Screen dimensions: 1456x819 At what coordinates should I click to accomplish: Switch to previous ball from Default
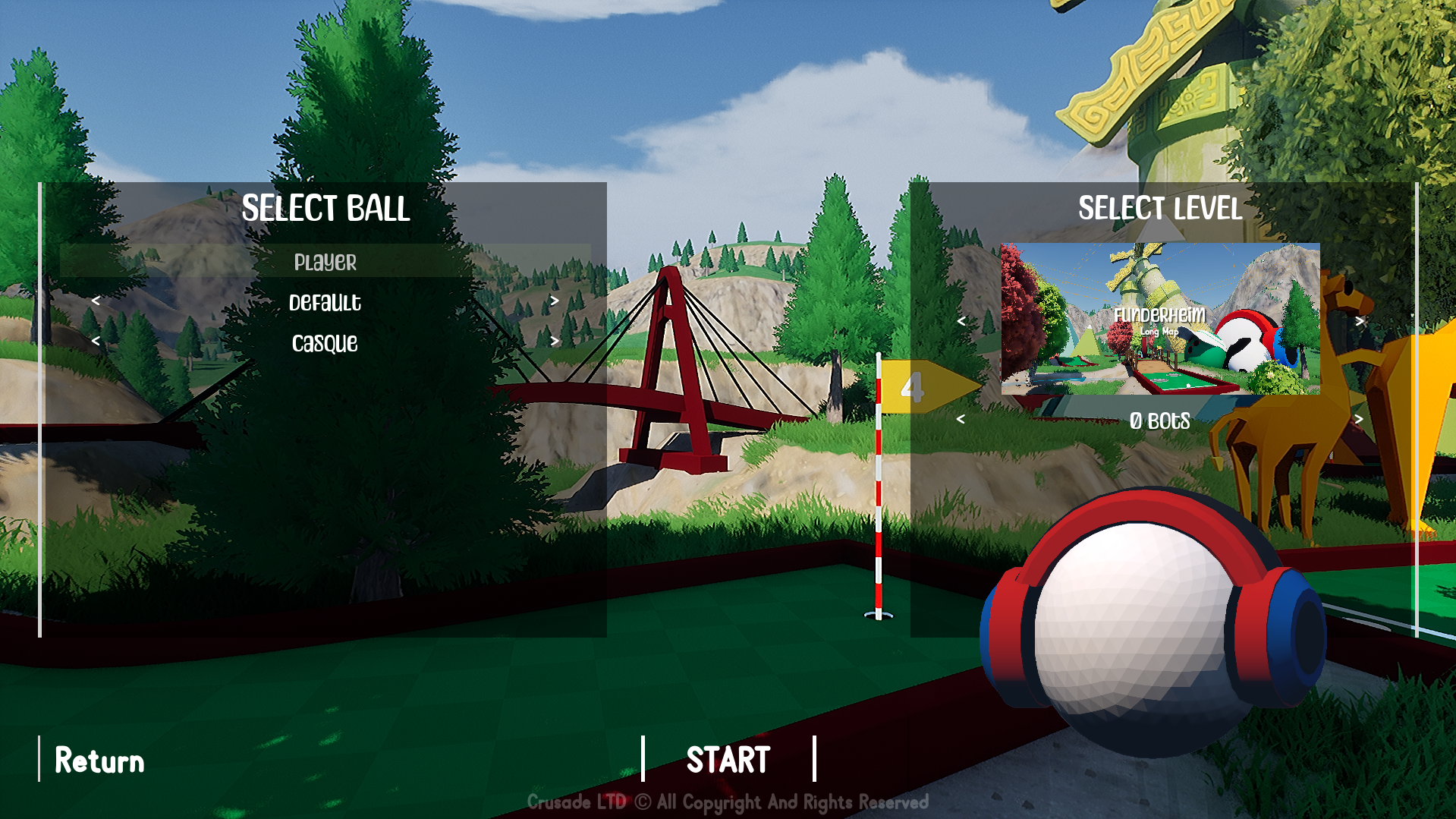coord(96,301)
